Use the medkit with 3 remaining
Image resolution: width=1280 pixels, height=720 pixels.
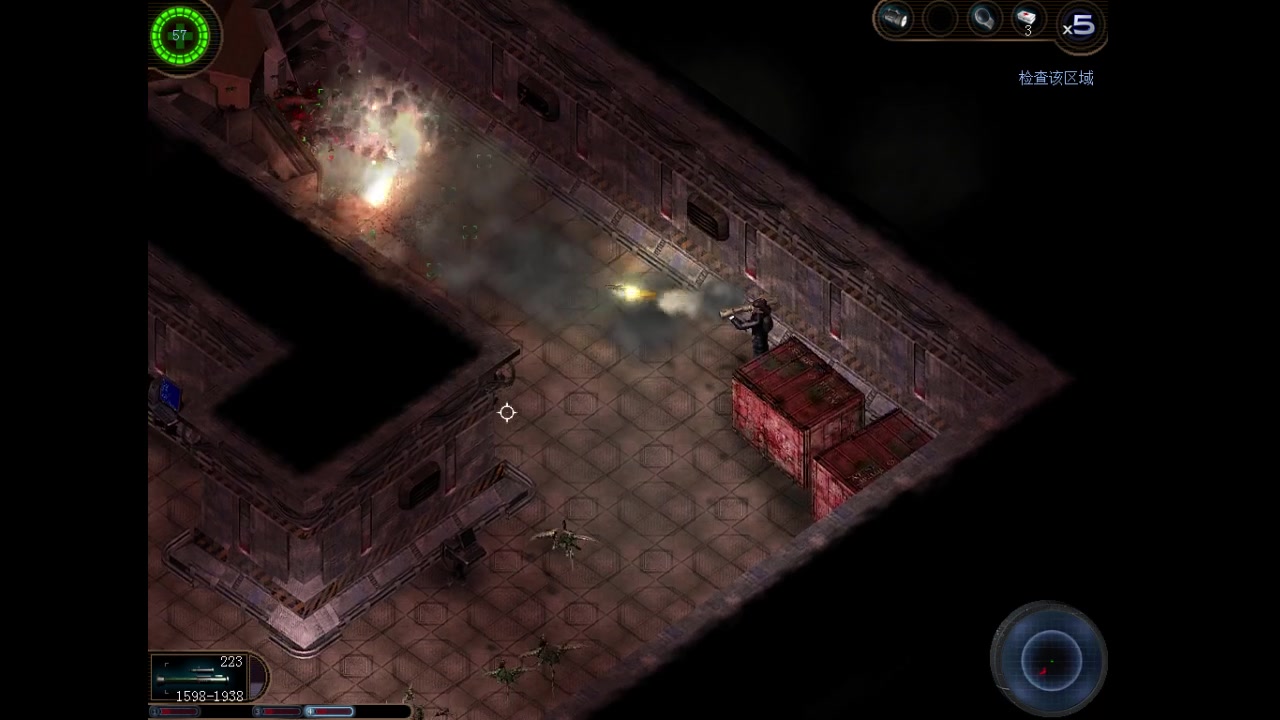click(x=1028, y=19)
